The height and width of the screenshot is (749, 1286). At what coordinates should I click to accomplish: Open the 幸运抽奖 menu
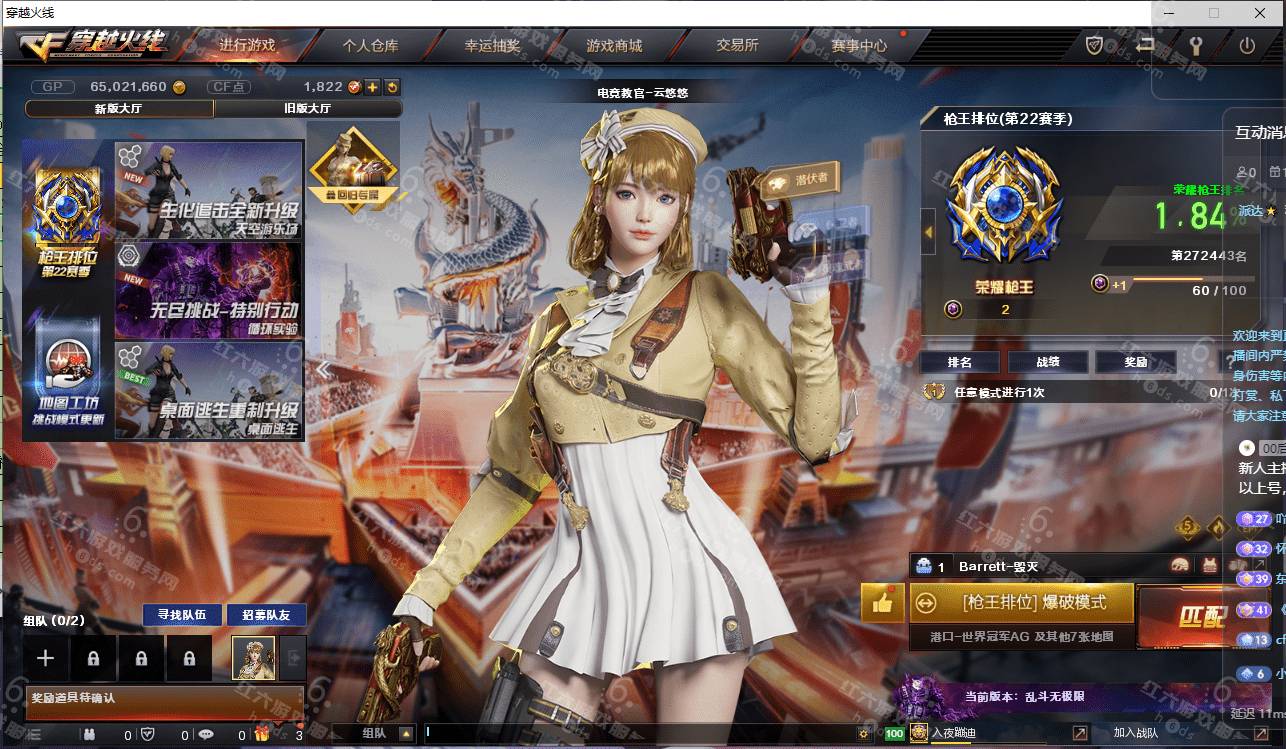point(492,45)
